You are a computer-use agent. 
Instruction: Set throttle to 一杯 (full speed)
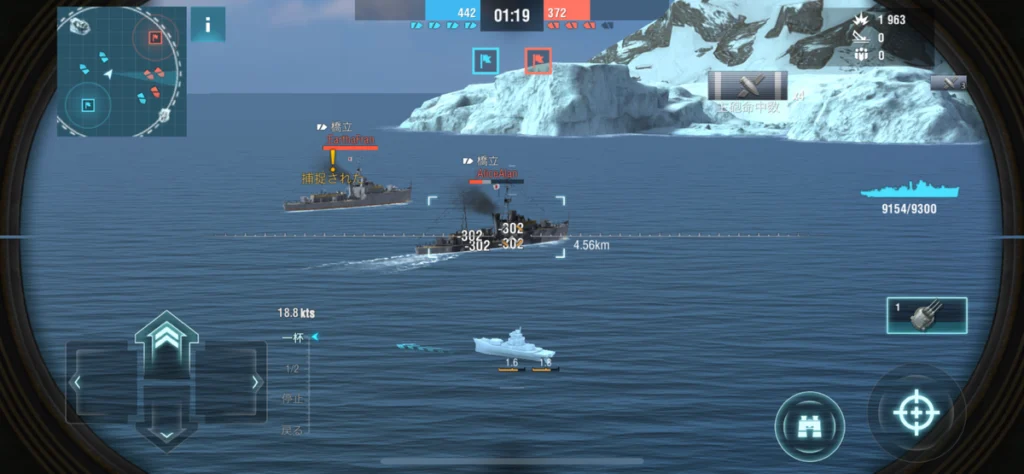(x=293, y=338)
